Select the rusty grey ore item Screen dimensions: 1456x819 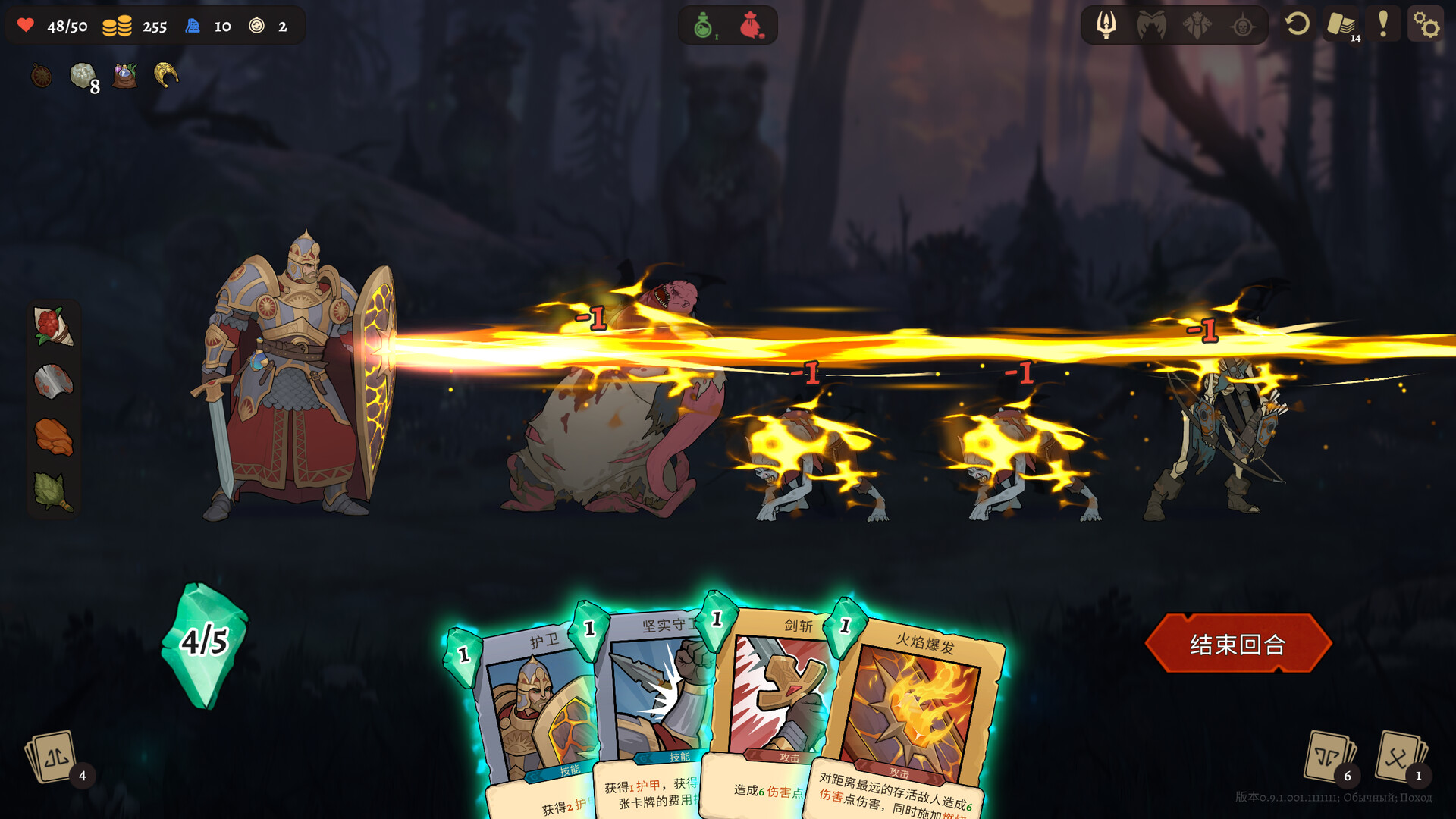[x=53, y=381]
